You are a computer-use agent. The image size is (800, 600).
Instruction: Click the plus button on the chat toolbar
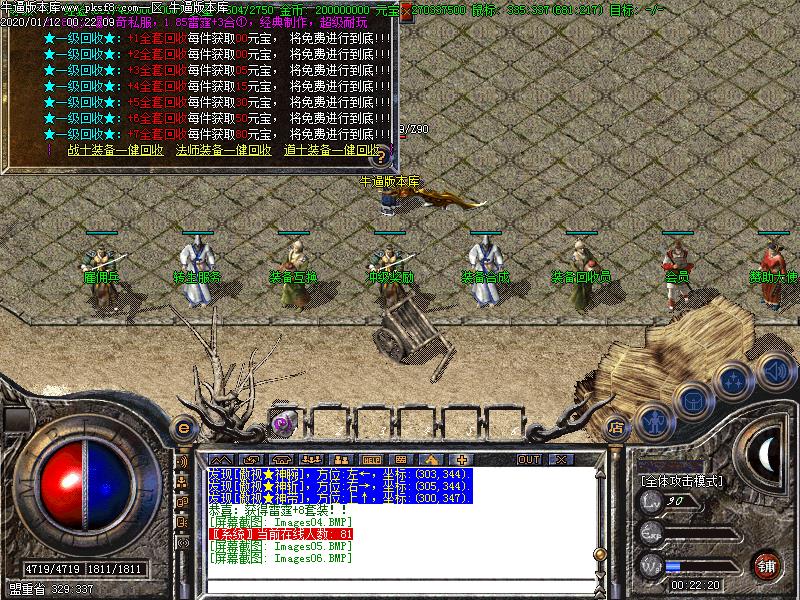point(462,459)
